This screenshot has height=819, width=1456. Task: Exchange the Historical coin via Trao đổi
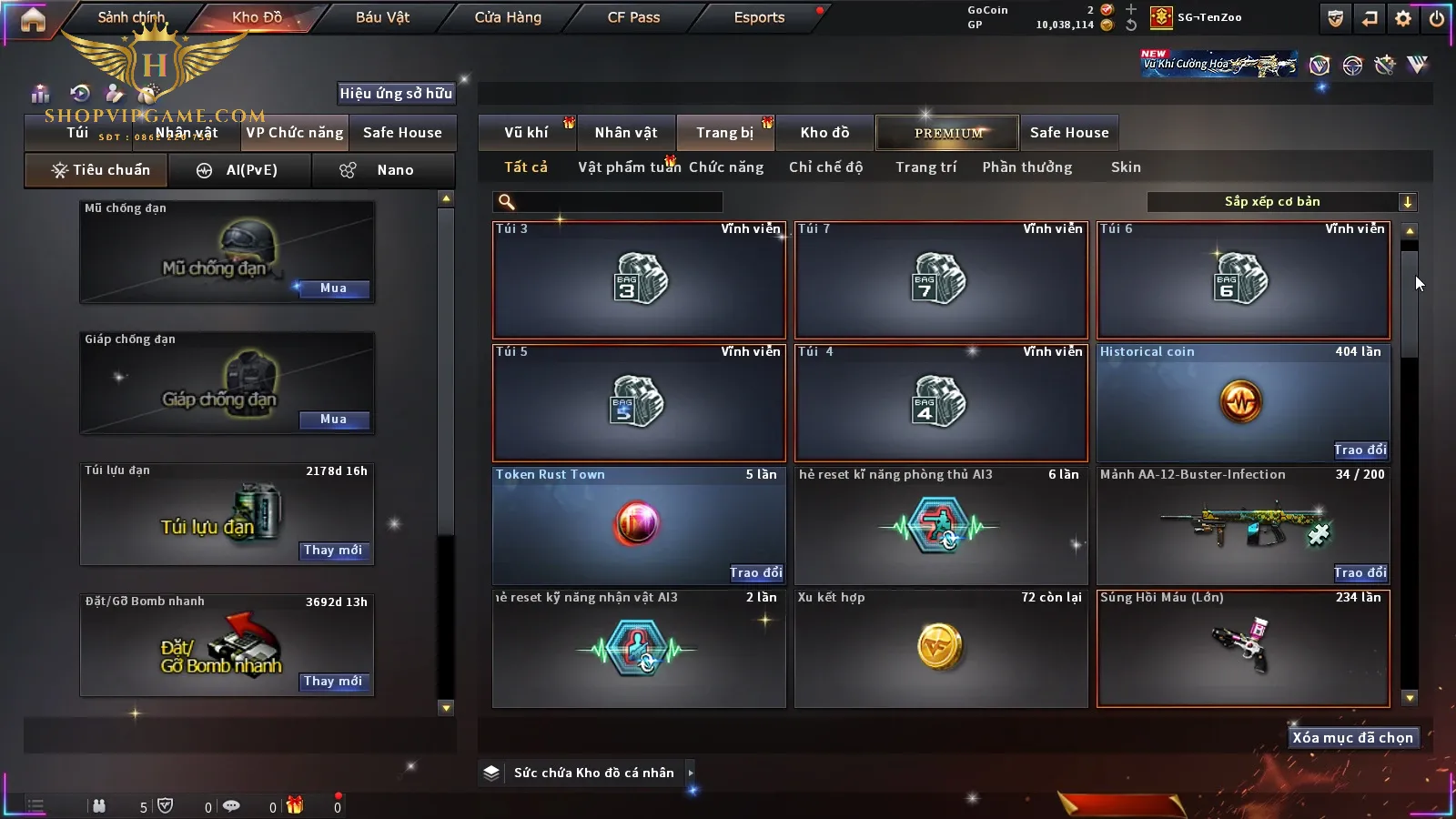(1360, 450)
